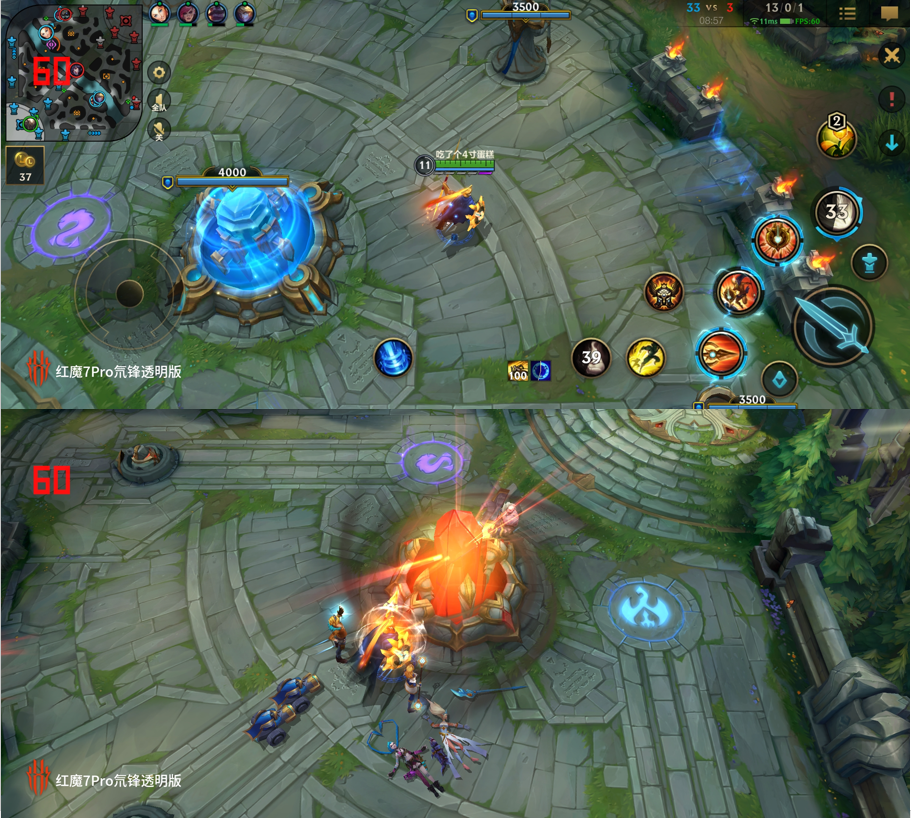This screenshot has height=818, width=911.
Task: Open the minimap in the corner
Action: (x=72, y=70)
